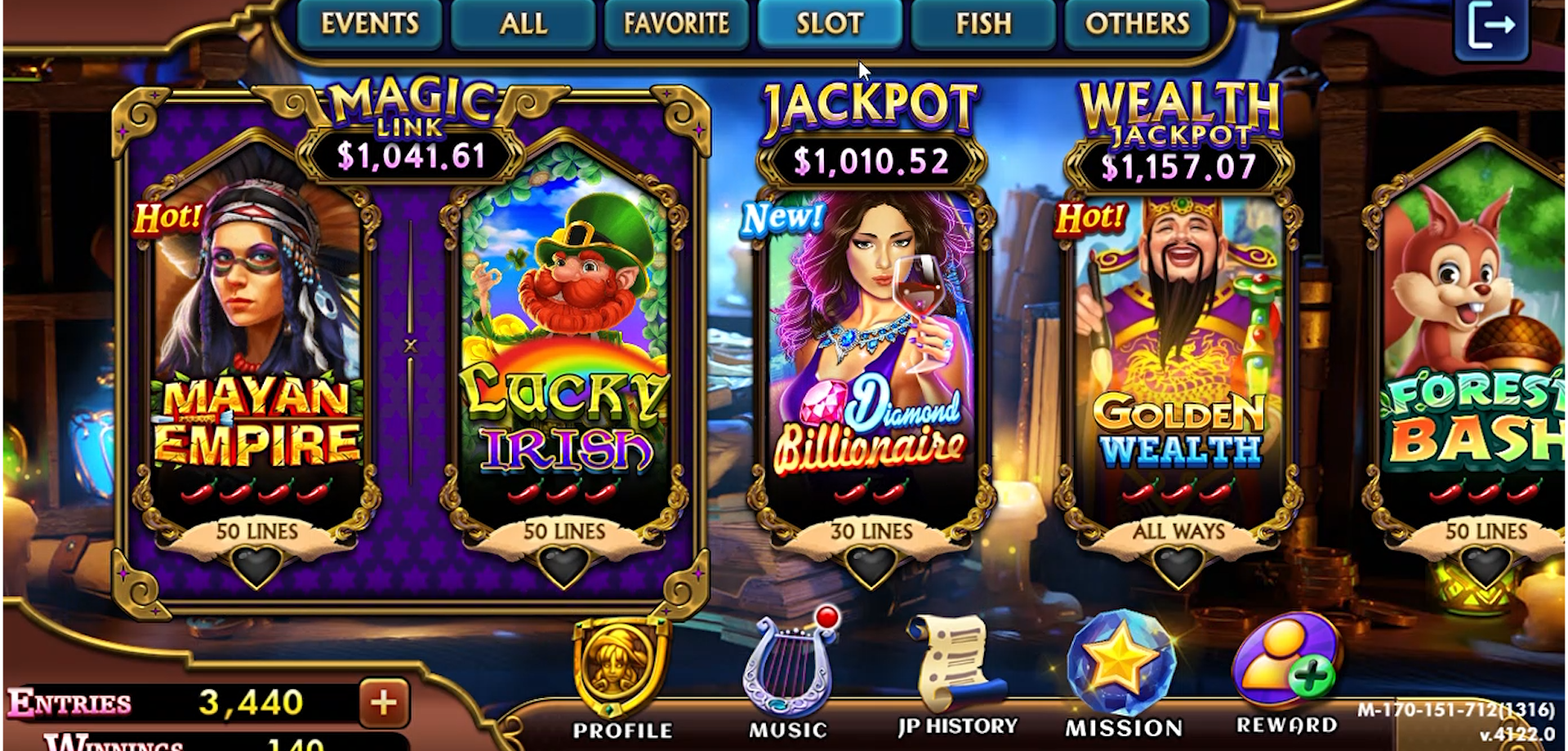Choose the Lucky Irish slot game
The height and width of the screenshot is (751, 1568).
(563, 343)
